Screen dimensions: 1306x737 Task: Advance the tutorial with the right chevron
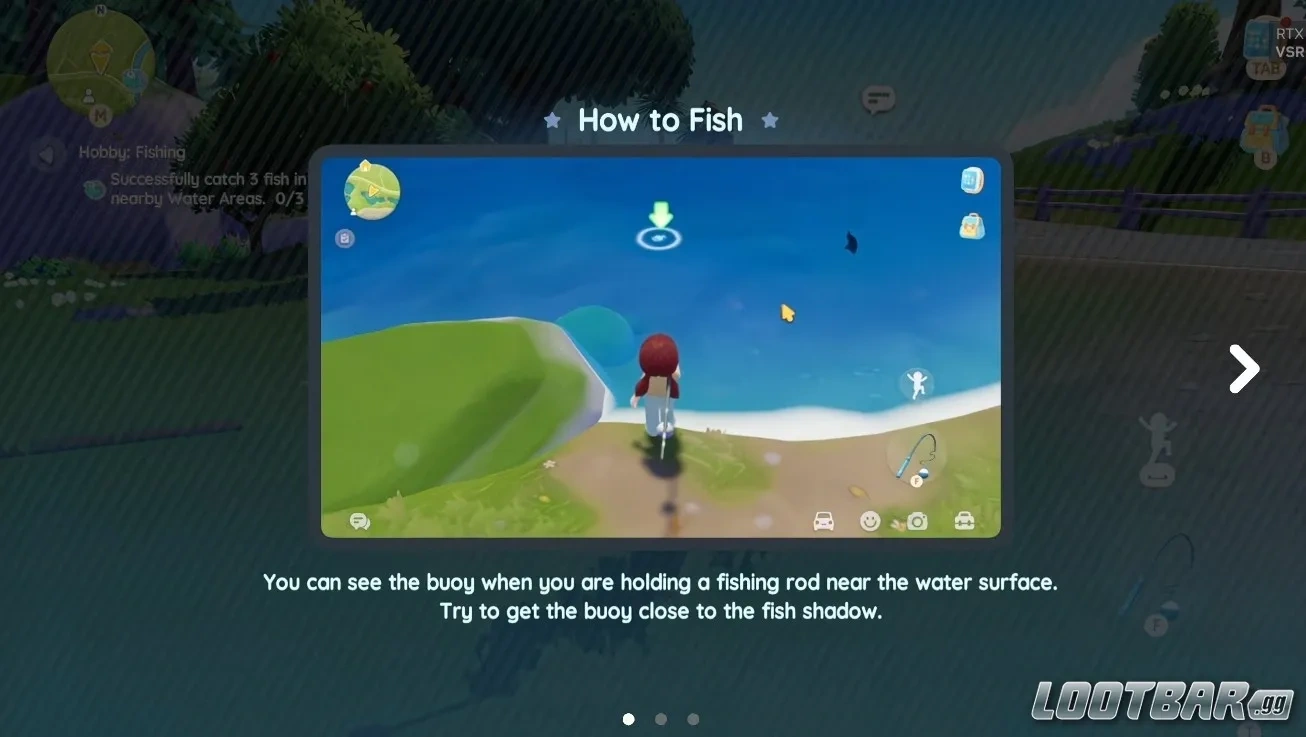pyautogui.click(x=1243, y=369)
